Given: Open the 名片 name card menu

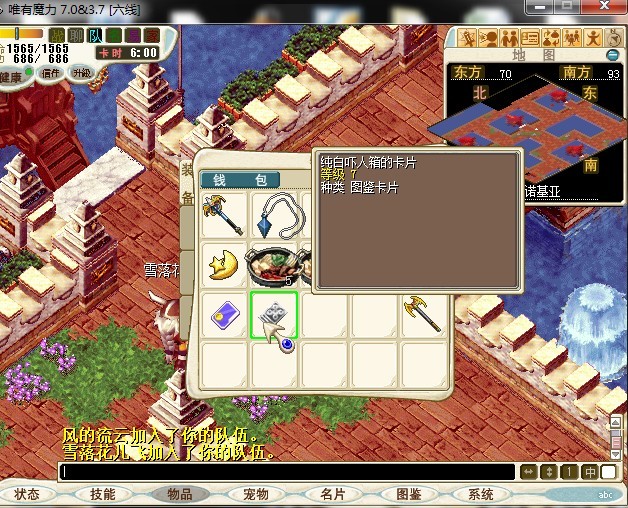Looking at the screenshot, I should tap(332, 494).
